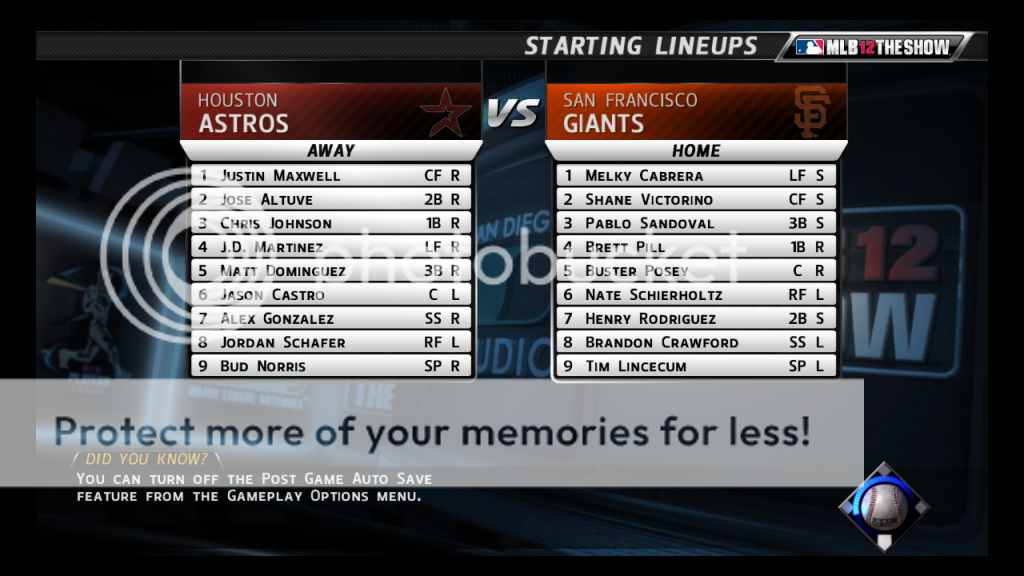The image size is (1024, 576).
Task: Select Jordan Schafer's lineup row
Action: pyautogui.click(x=331, y=342)
